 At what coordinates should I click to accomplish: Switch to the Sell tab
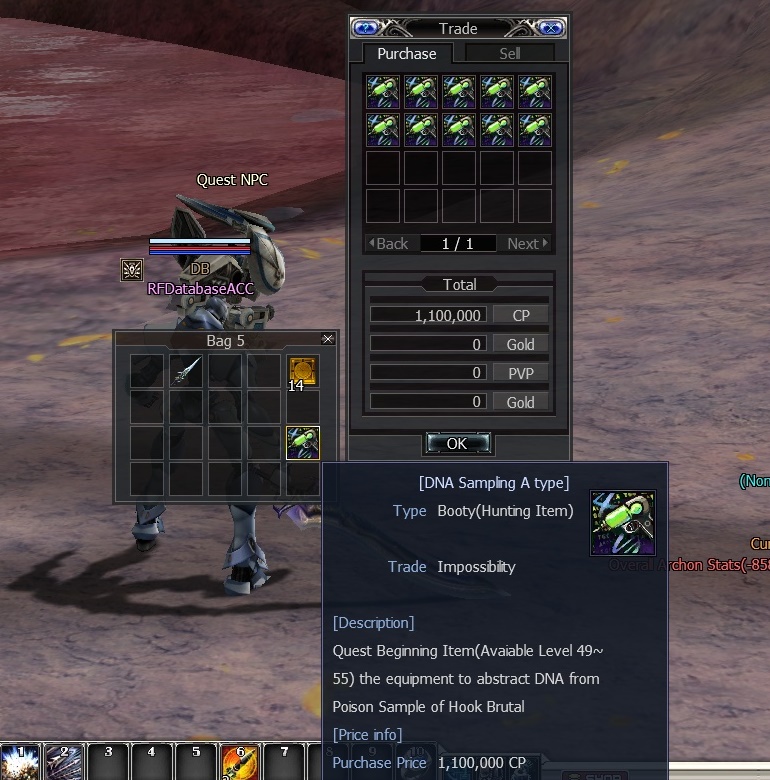(510, 54)
